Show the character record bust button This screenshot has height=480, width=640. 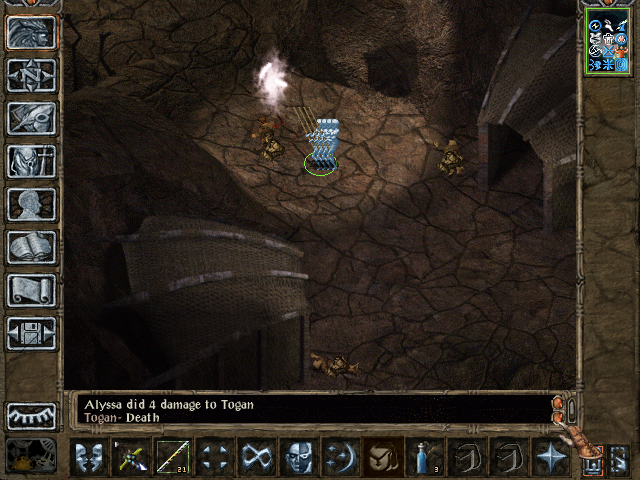[x=31, y=204]
